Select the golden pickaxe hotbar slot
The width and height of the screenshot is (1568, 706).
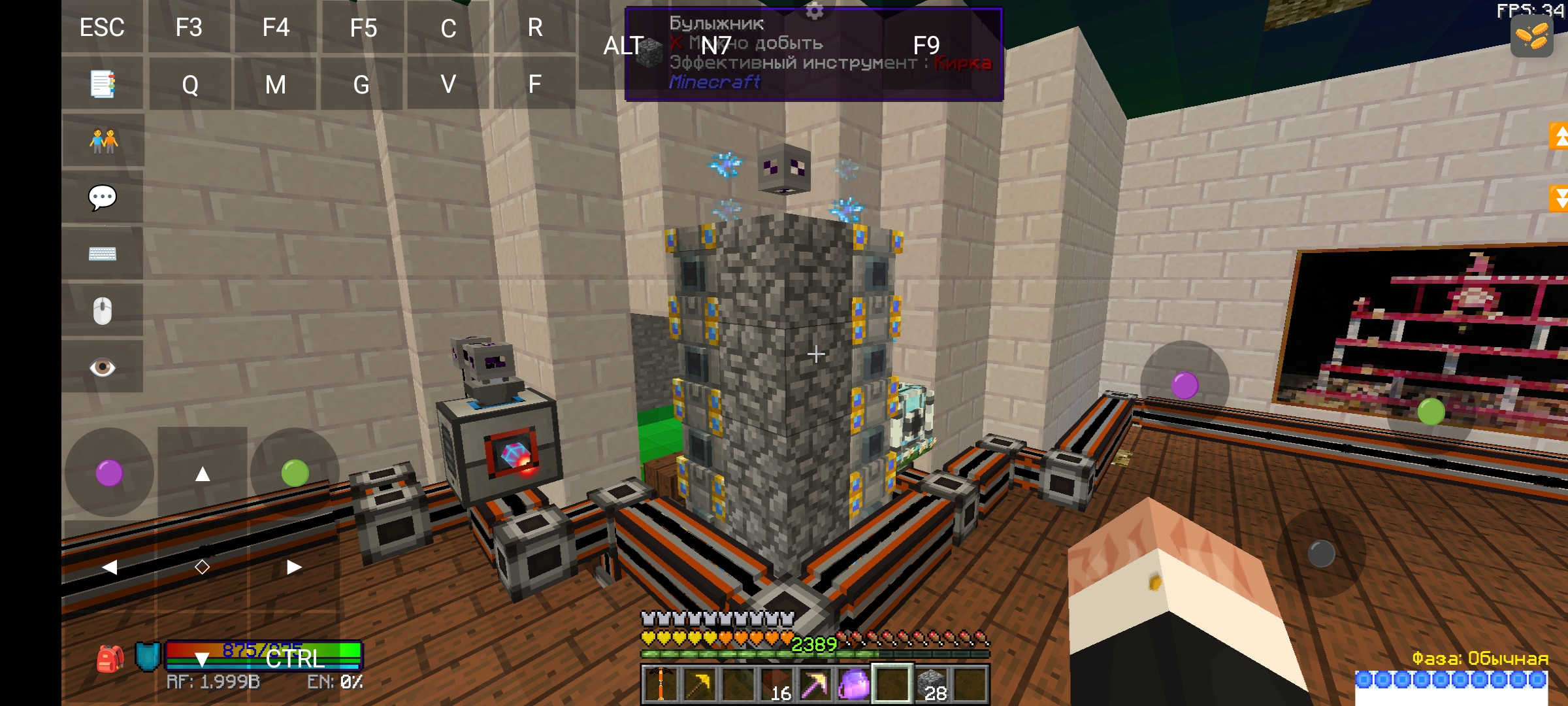point(698,684)
